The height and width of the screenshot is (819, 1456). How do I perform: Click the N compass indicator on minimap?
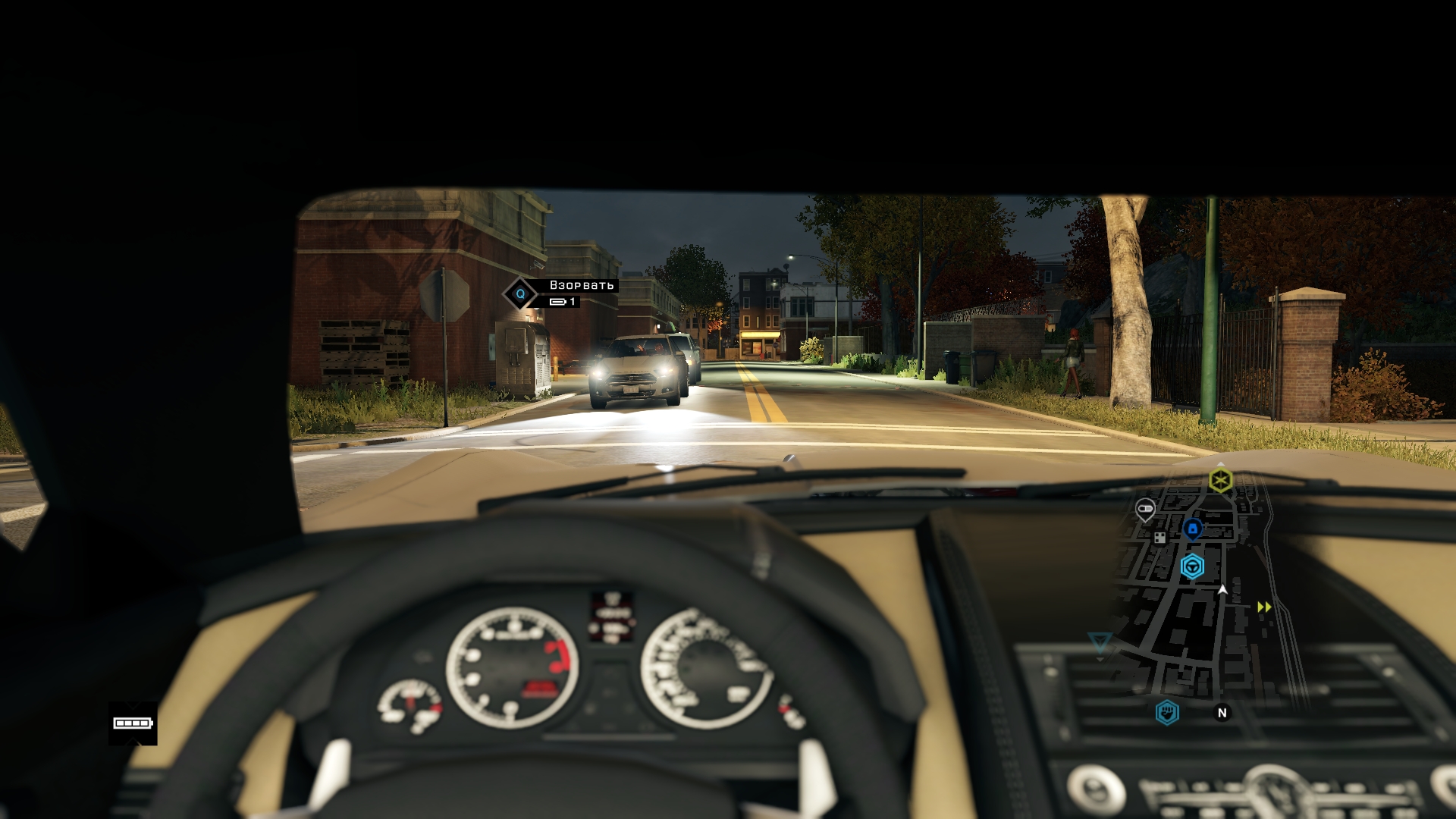point(1222,713)
